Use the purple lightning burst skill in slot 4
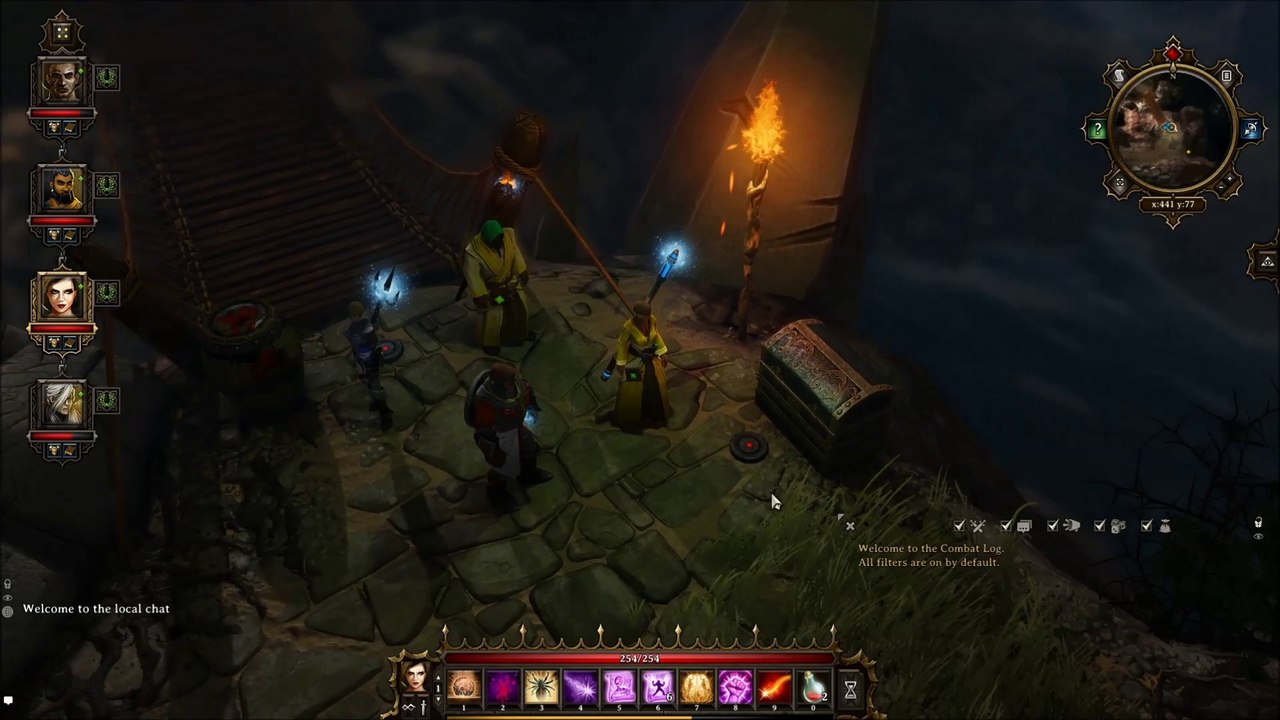 tap(580, 688)
